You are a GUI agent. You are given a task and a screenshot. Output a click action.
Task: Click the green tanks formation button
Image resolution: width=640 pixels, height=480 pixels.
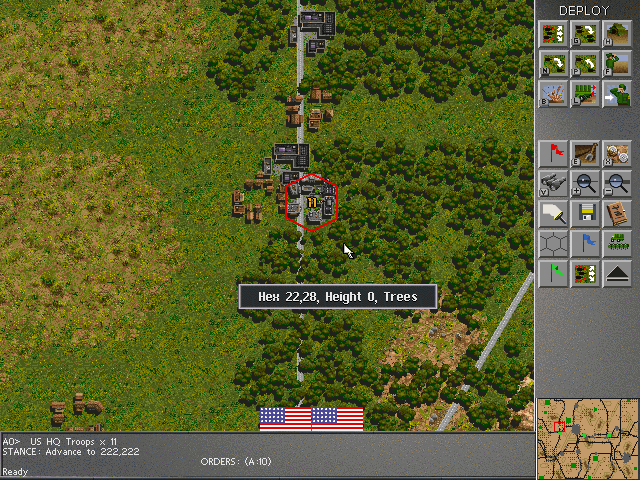(x=617, y=243)
